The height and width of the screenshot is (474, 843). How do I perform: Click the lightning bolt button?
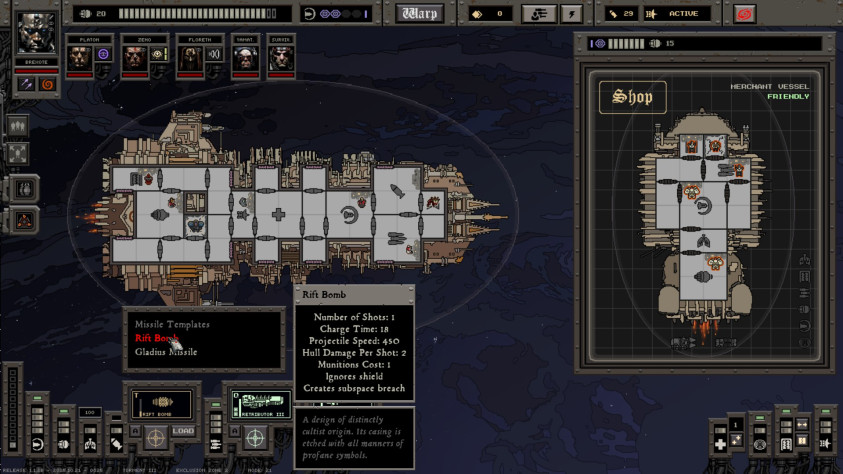click(571, 14)
